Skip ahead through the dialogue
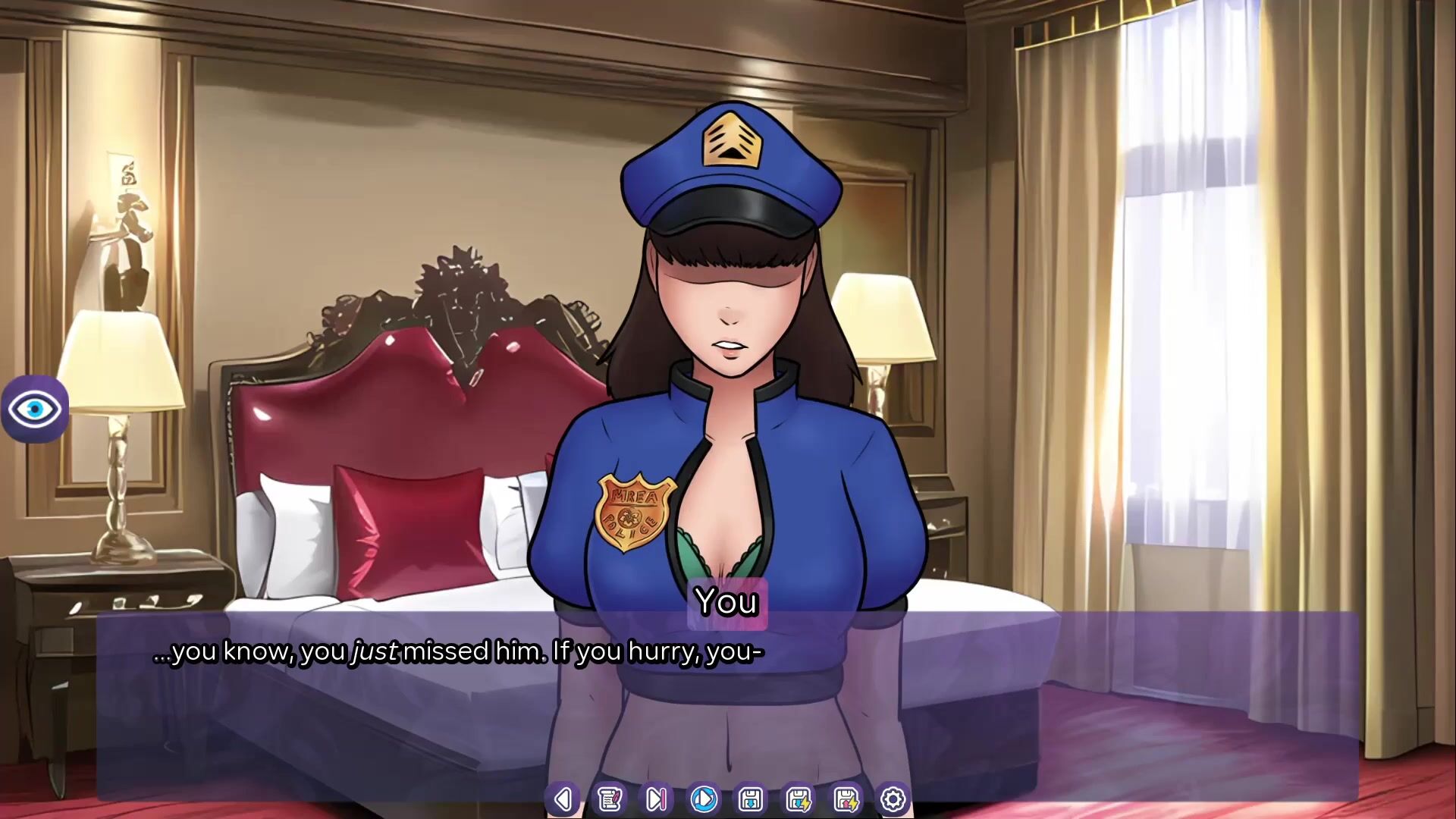This screenshot has height=819, width=1456. (x=657, y=799)
